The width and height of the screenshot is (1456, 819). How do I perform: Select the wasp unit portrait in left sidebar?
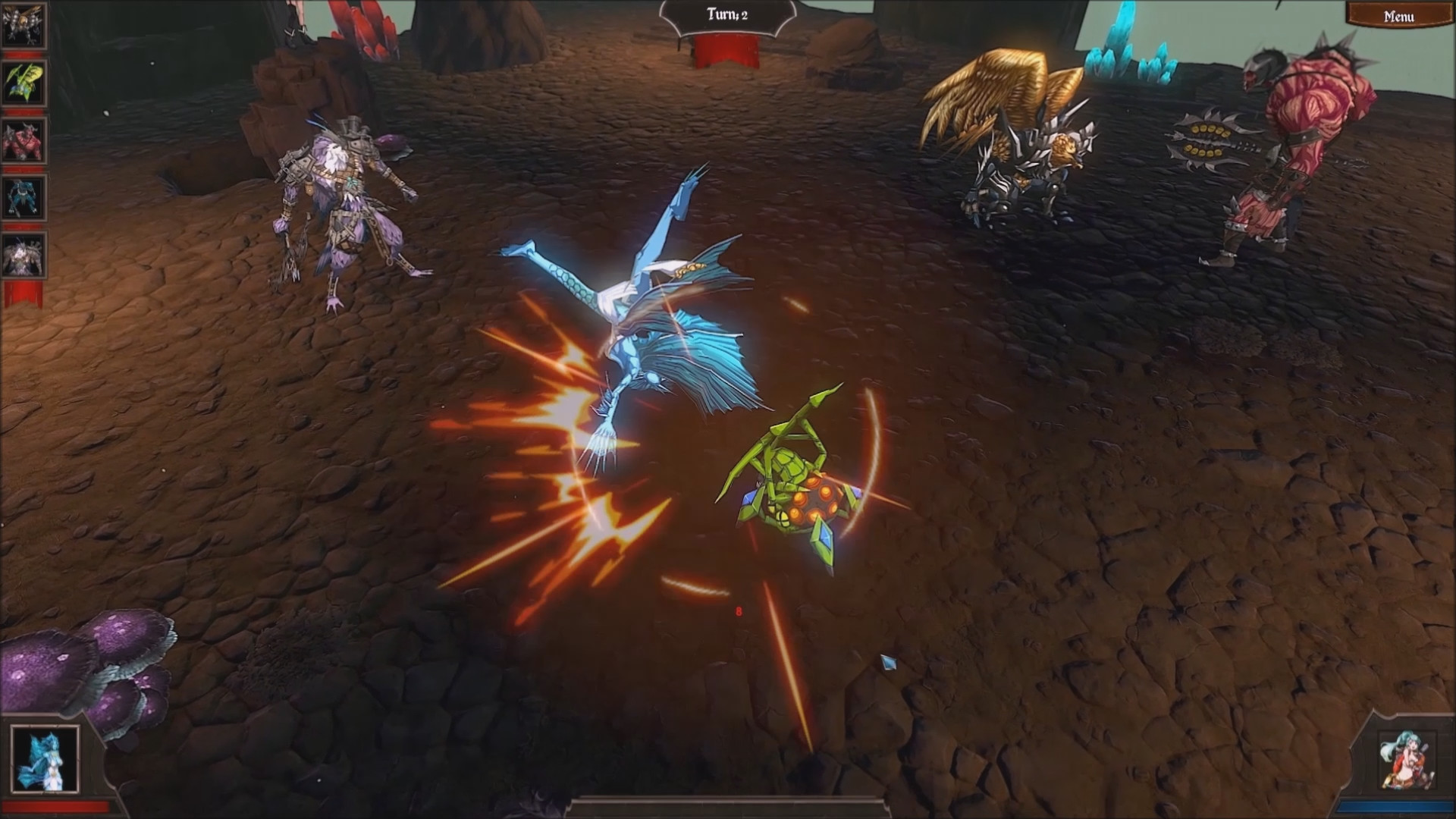(25, 25)
